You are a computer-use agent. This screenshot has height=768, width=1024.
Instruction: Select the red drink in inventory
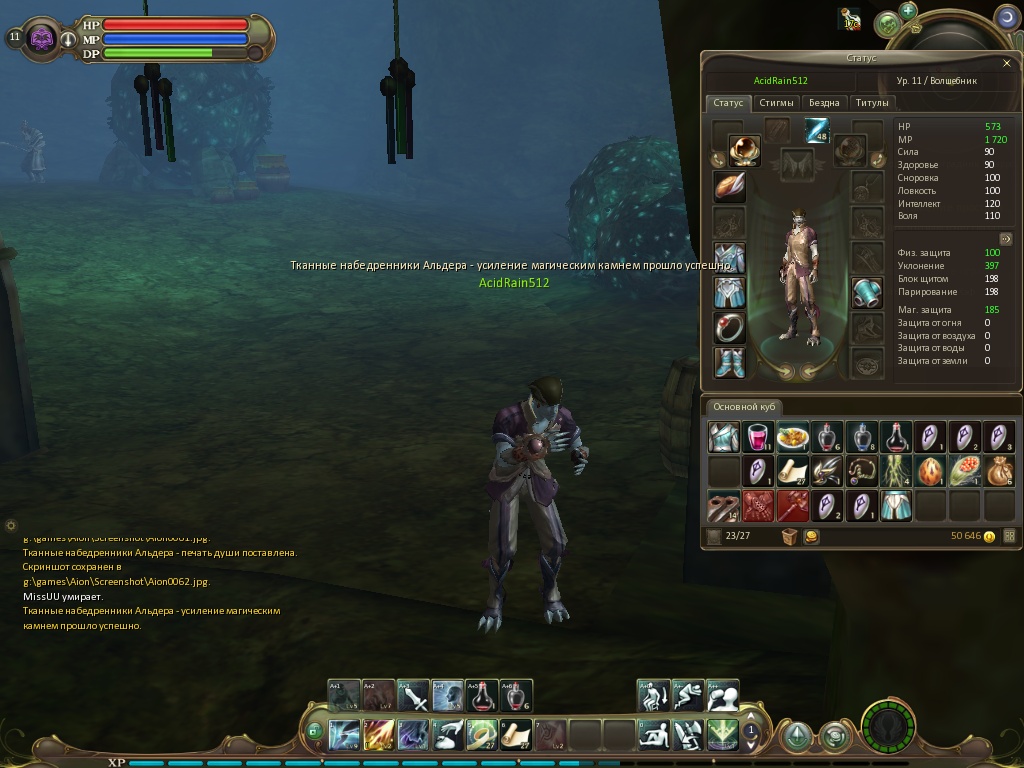759,437
